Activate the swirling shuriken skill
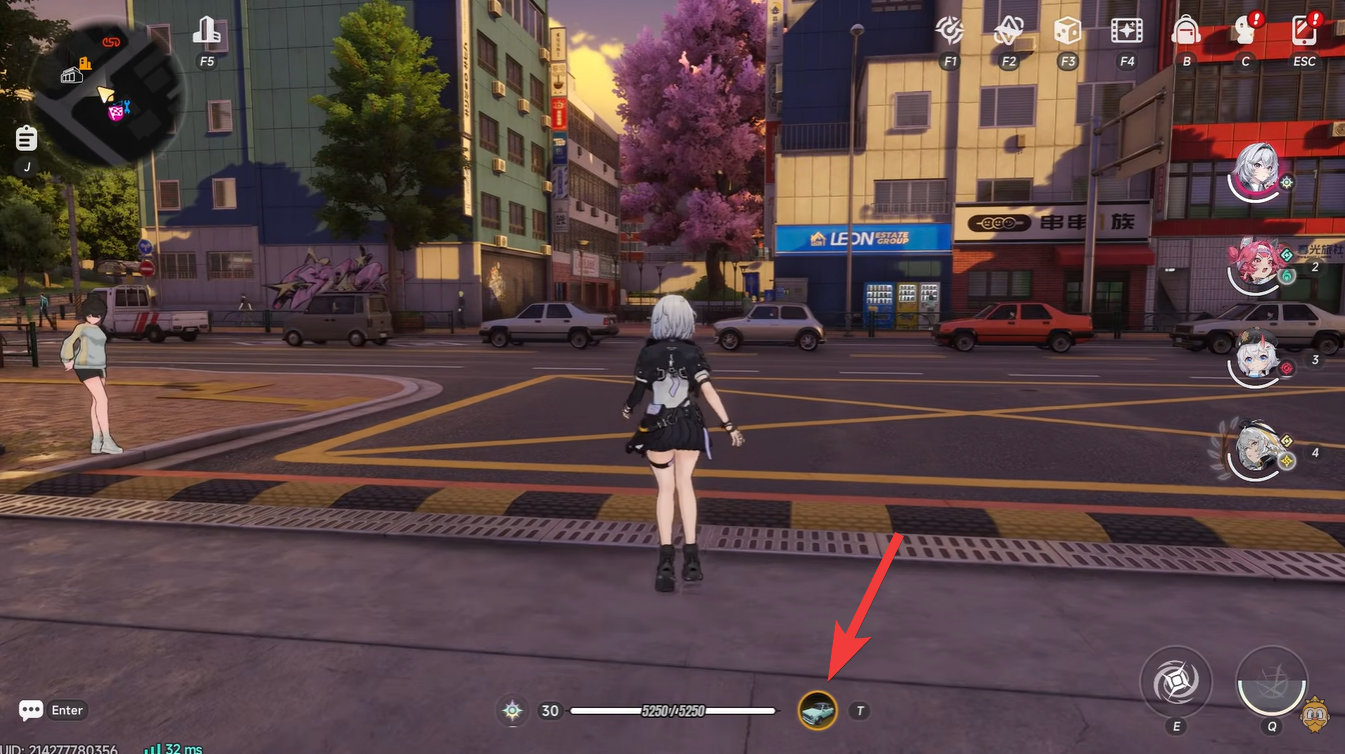 pyautogui.click(x=1176, y=682)
